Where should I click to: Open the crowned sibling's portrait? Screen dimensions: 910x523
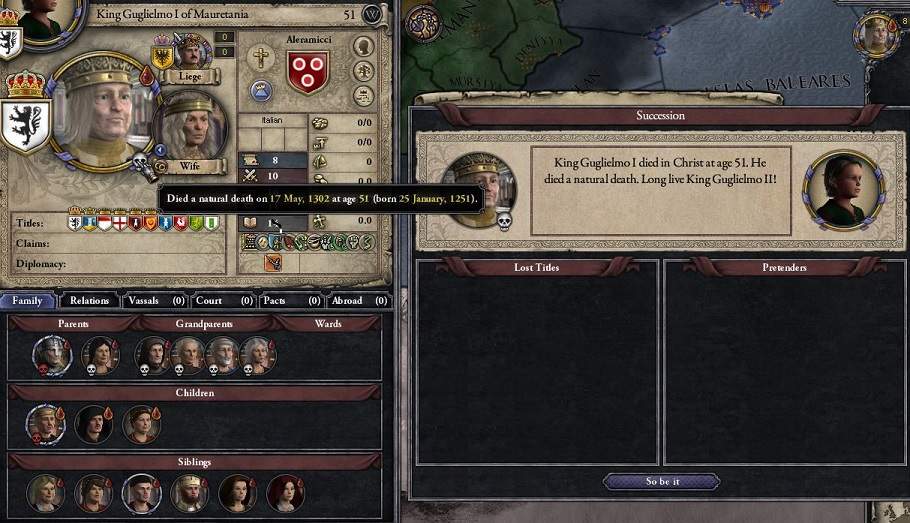coord(189,492)
